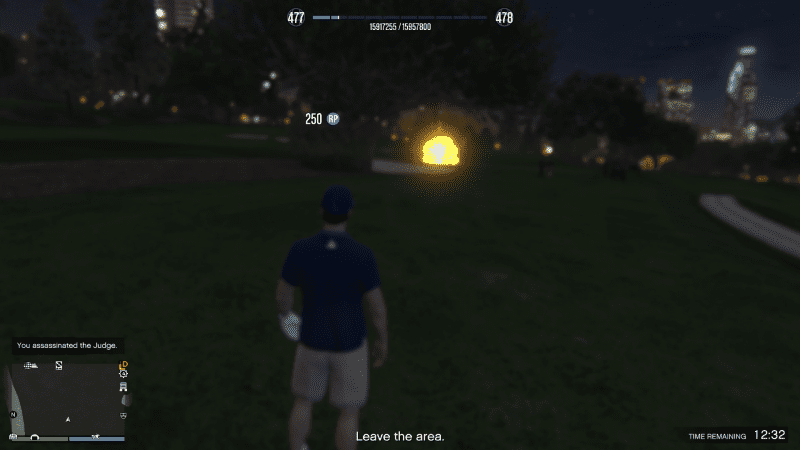The image size is (800, 450).
Task: Select the orange D blip on minimap
Action: pyautogui.click(x=123, y=364)
